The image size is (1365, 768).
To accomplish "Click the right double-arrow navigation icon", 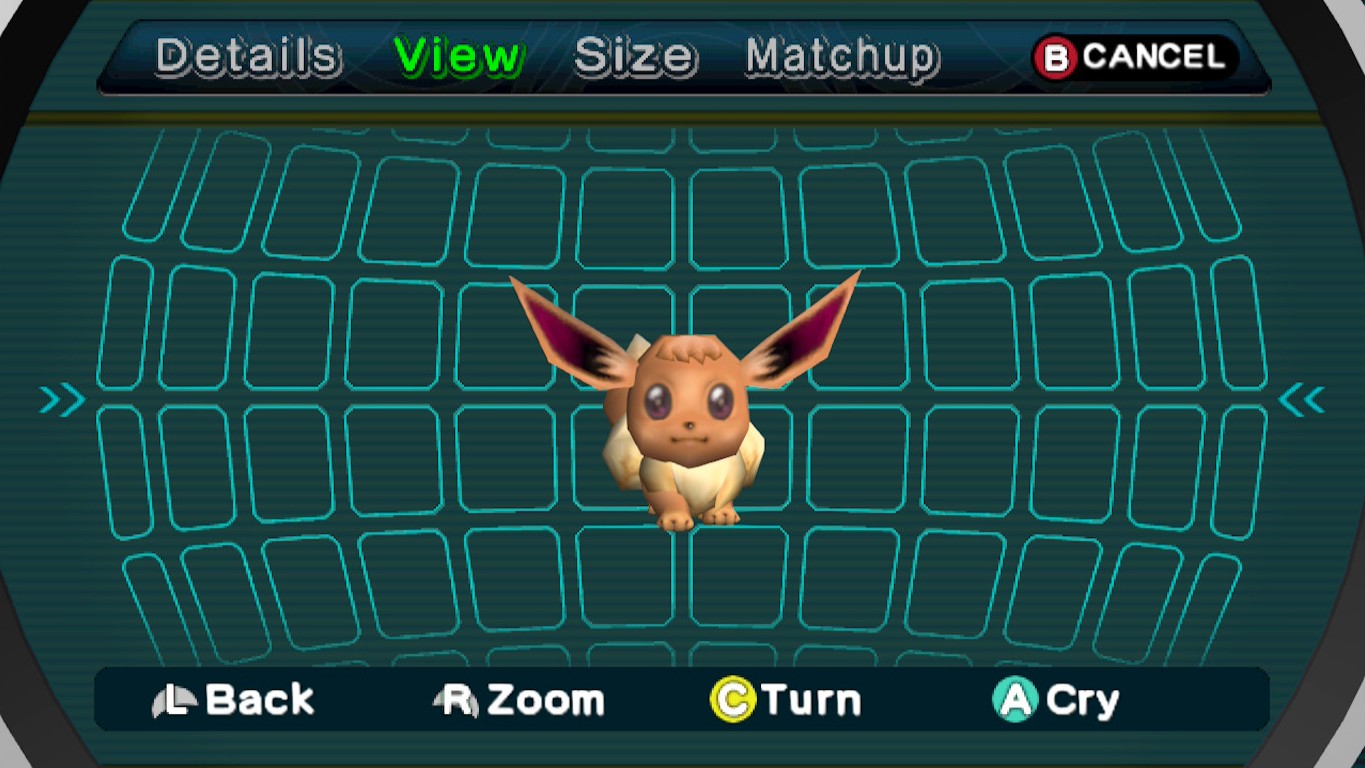I will pos(1303,399).
